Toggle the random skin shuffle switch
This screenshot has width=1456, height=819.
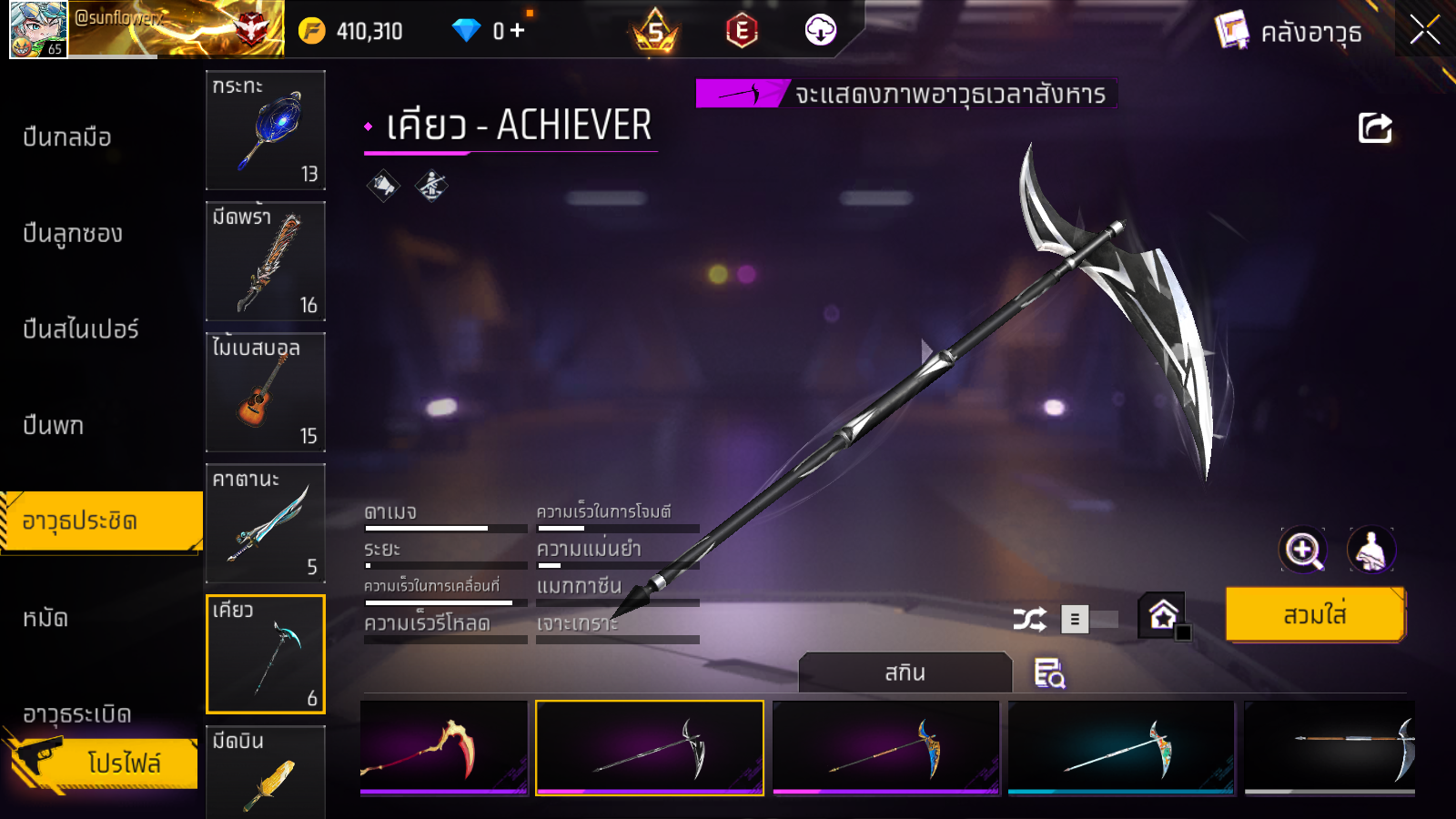click(x=1089, y=620)
